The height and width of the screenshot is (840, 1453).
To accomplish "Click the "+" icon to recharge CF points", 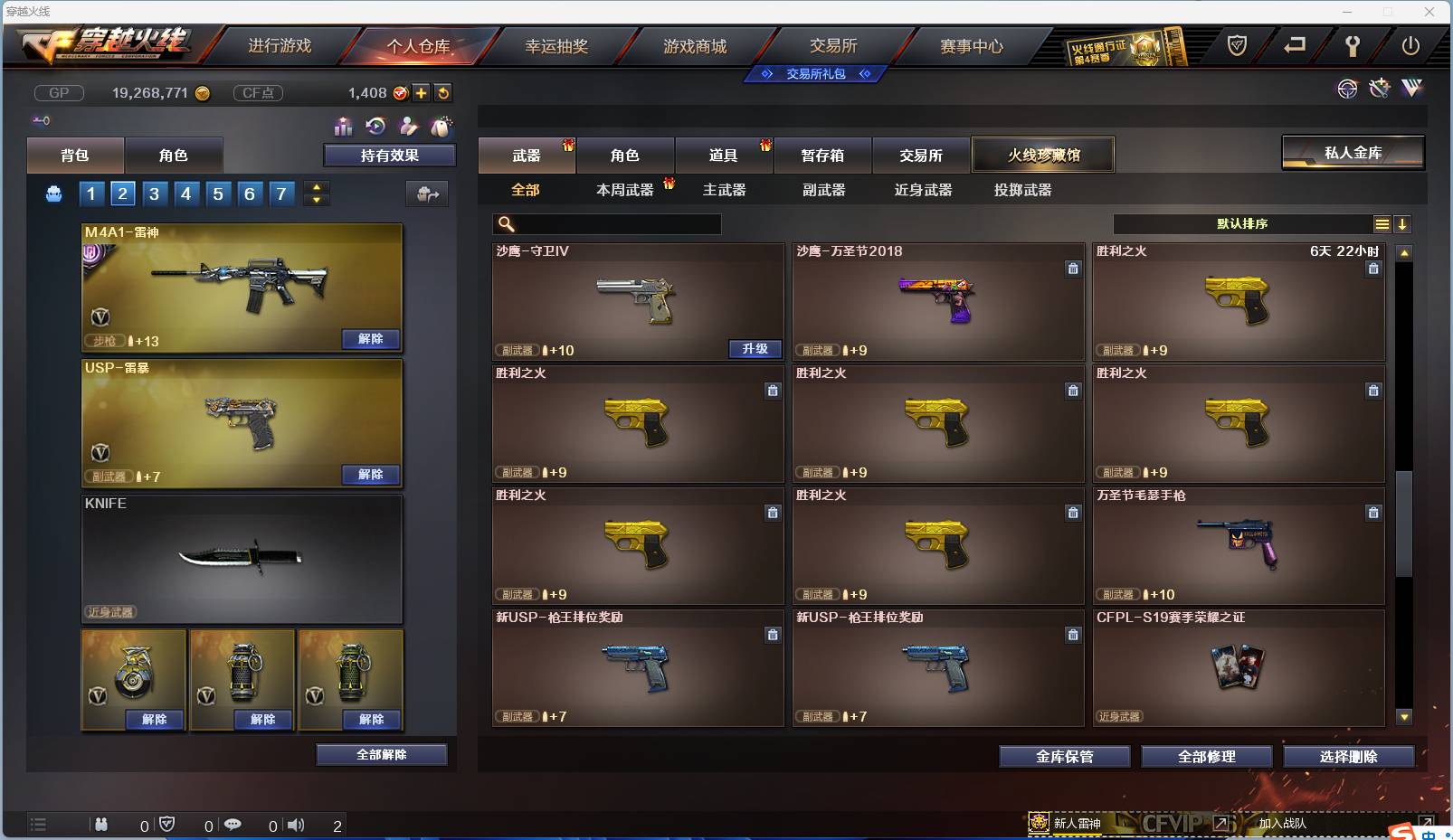I will coord(422,92).
